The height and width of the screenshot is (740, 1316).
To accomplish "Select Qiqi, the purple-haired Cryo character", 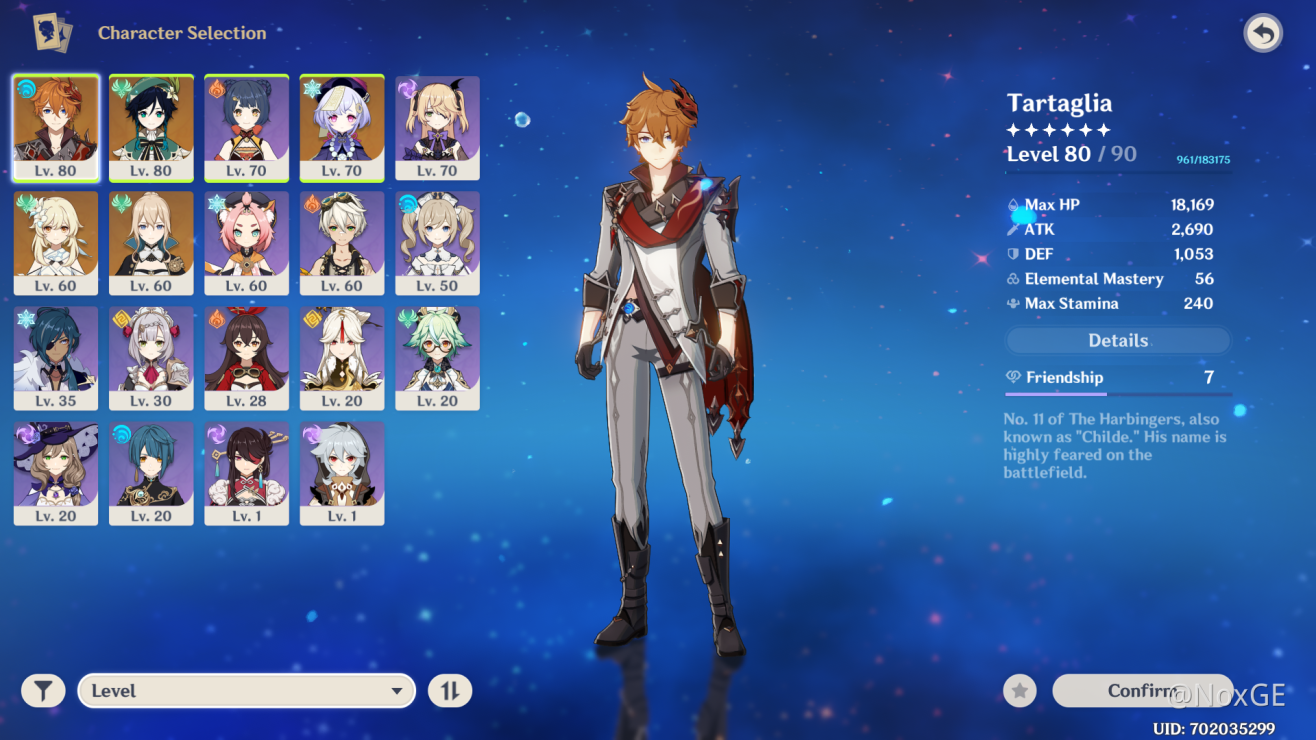I will pyautogui.click(x=342, y=127).
